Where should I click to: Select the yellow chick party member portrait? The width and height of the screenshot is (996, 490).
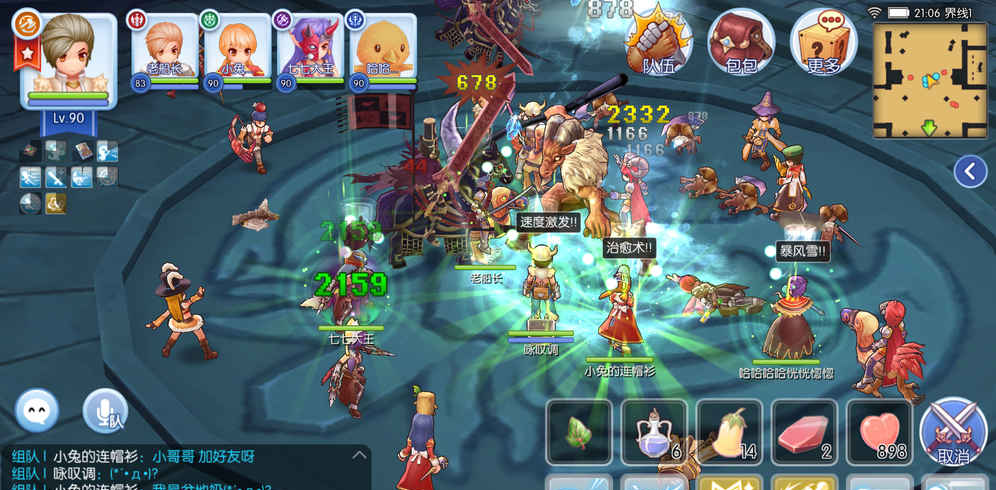click(380, 50)
